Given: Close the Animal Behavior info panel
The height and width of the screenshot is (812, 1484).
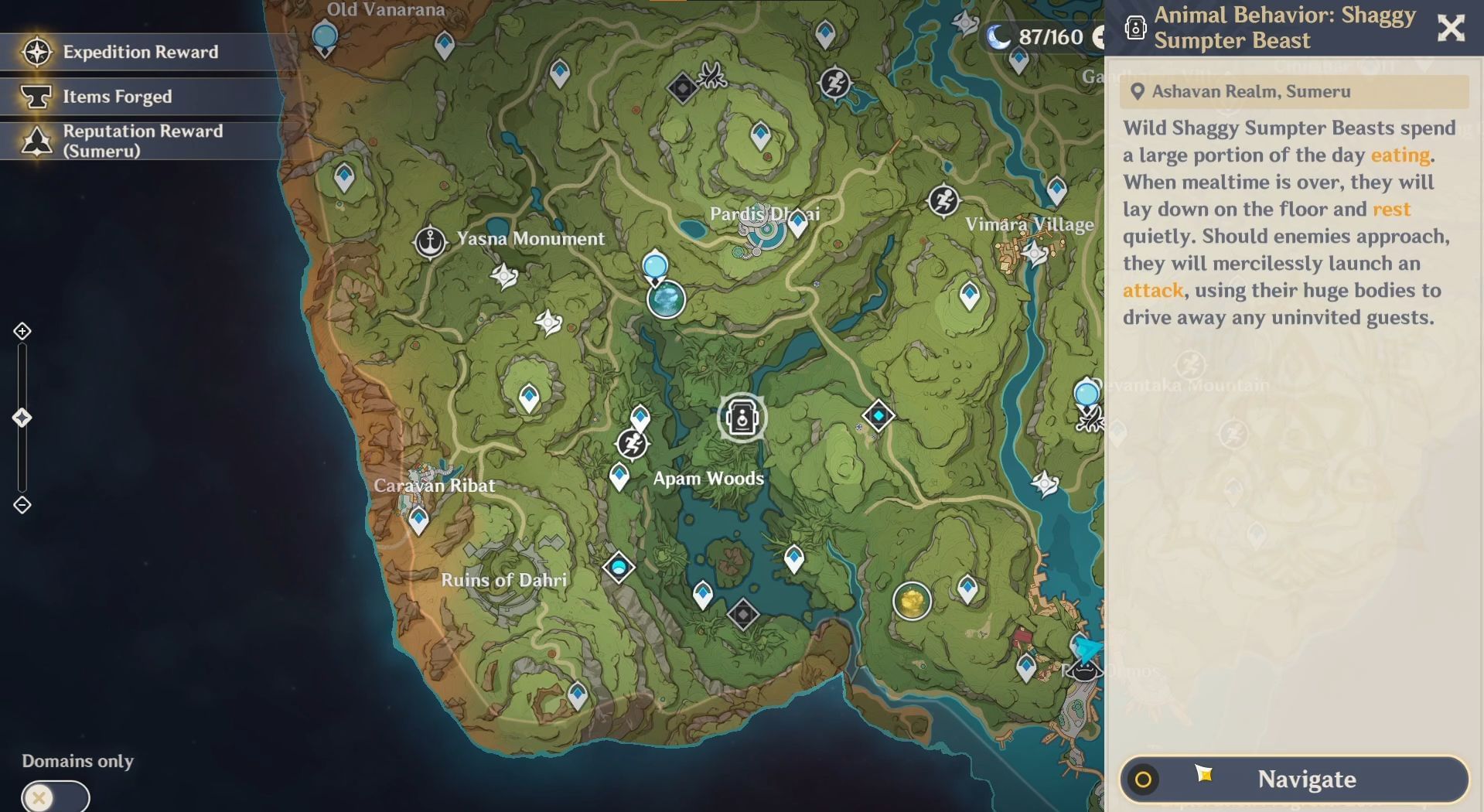Looking at the screenshot, I should 1451,29.
